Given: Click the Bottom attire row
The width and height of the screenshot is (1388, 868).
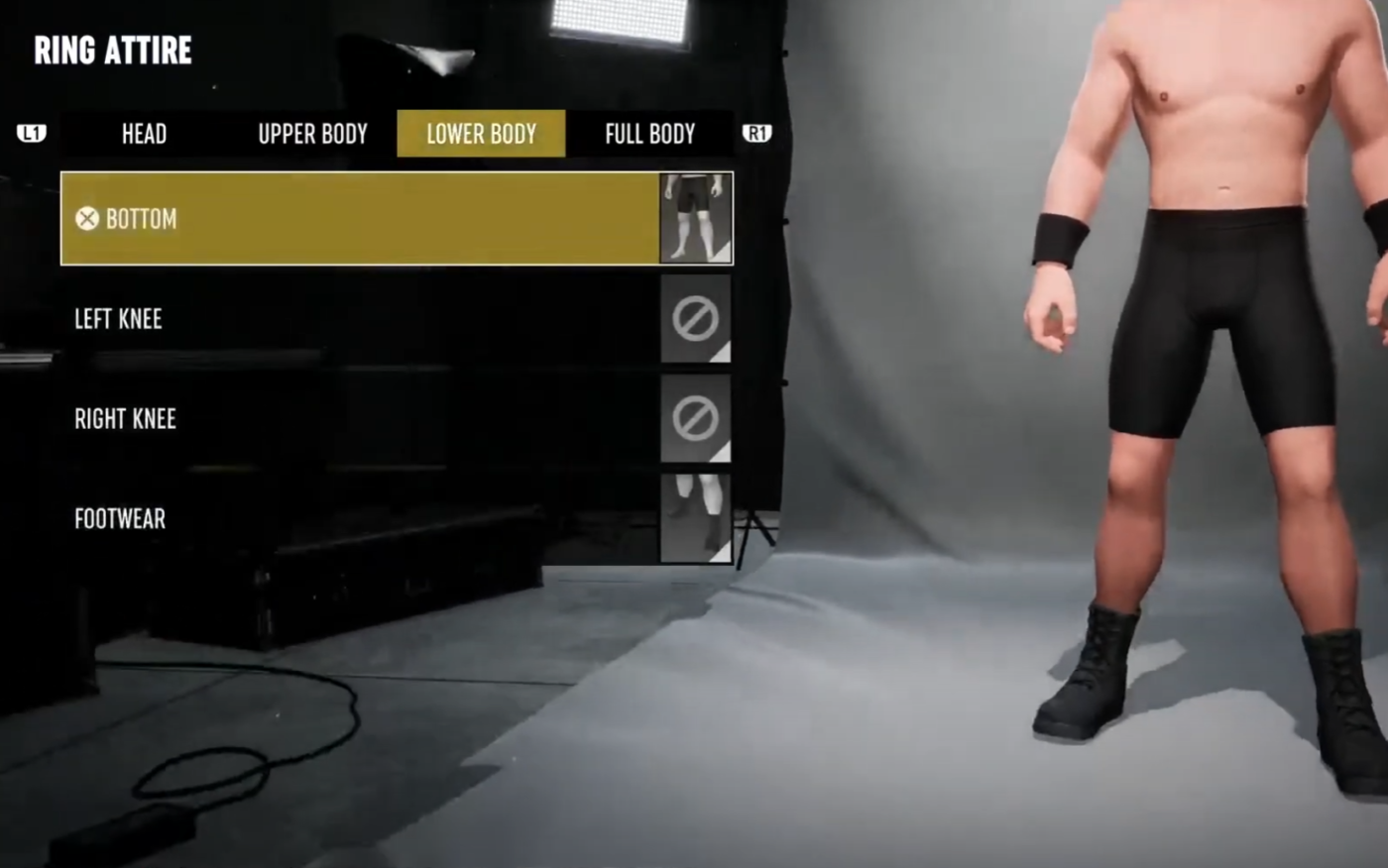Looking at the screenshot, I should (357, 219).
